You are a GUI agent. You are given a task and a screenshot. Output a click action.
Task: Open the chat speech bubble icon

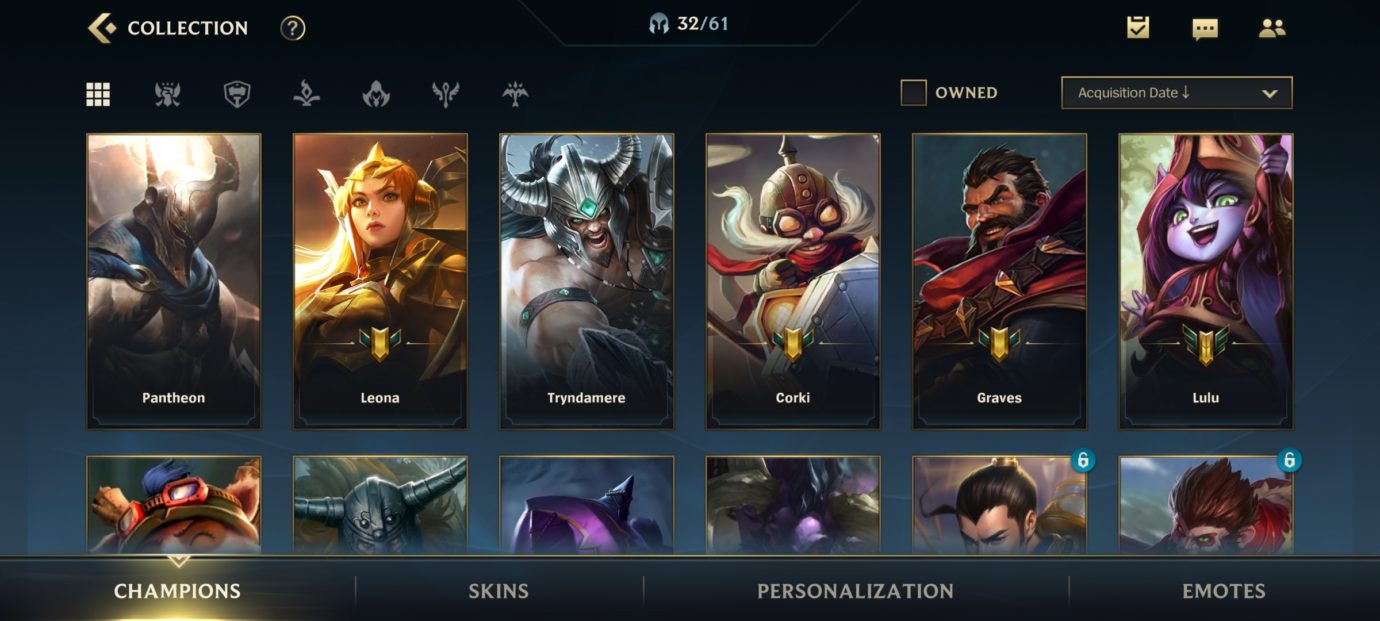[x=1205, y=28]
